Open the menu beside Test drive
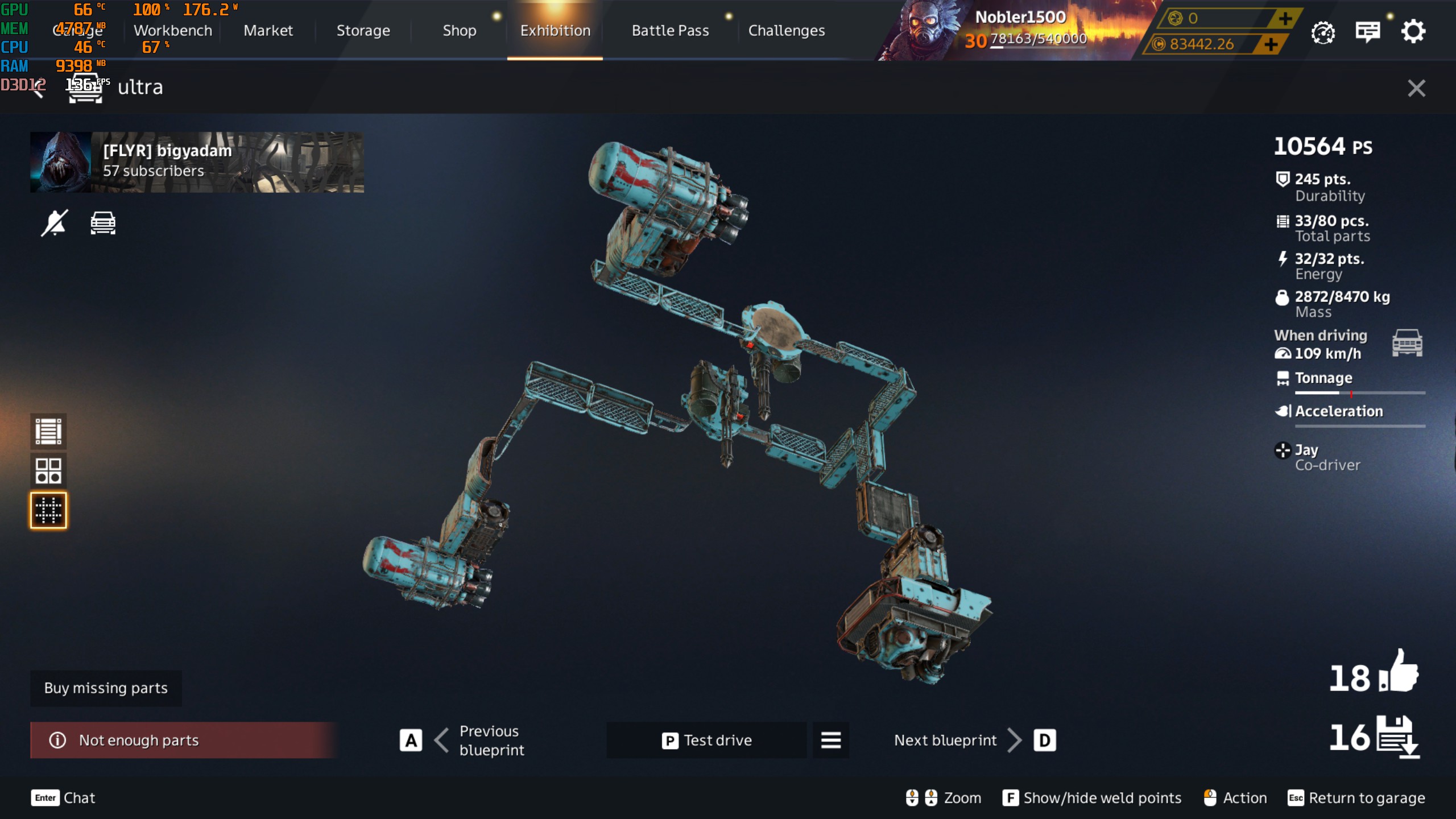This screenshot has height=819, width=1456. pyautogui.click(x=830, y=740)
